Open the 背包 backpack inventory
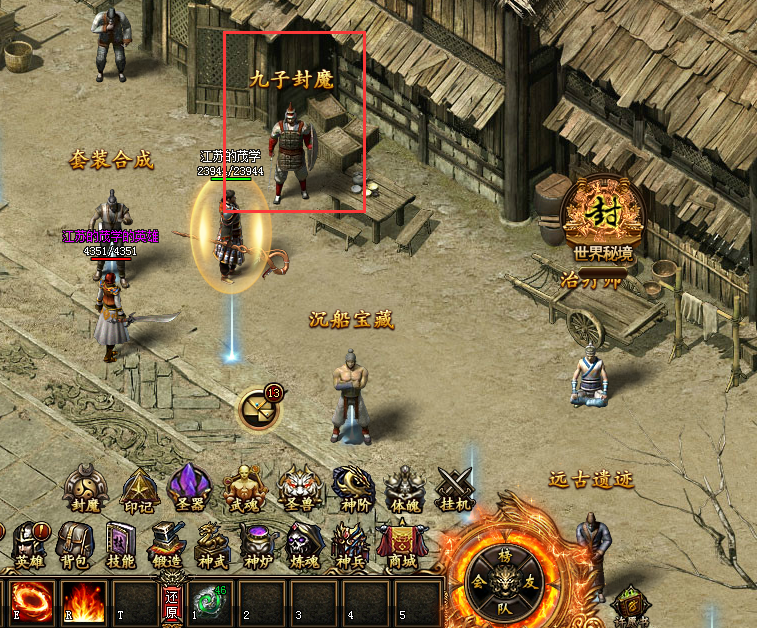The image size is (757, 628). 75,543
